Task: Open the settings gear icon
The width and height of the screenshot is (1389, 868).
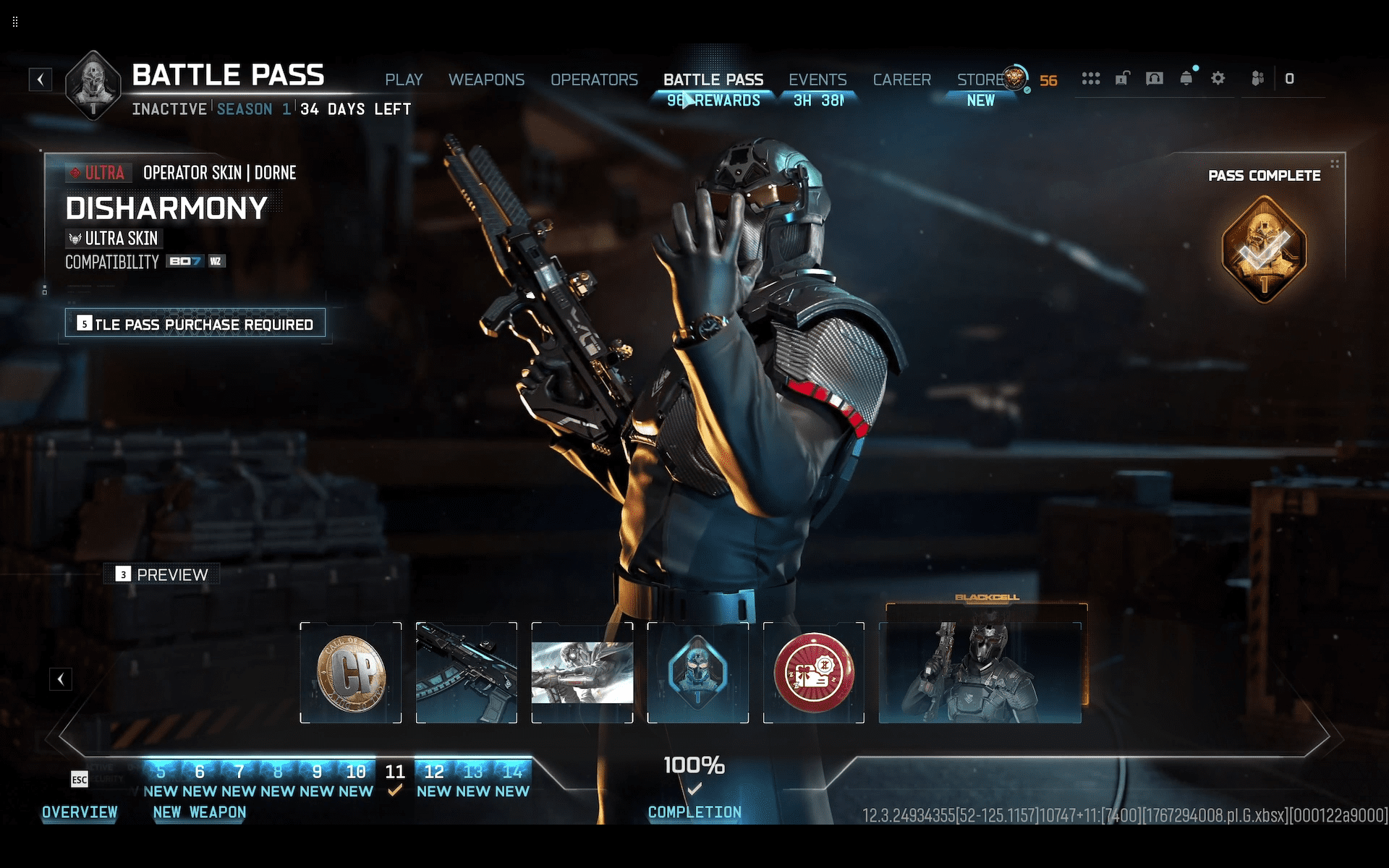Action: (1218, 78)
